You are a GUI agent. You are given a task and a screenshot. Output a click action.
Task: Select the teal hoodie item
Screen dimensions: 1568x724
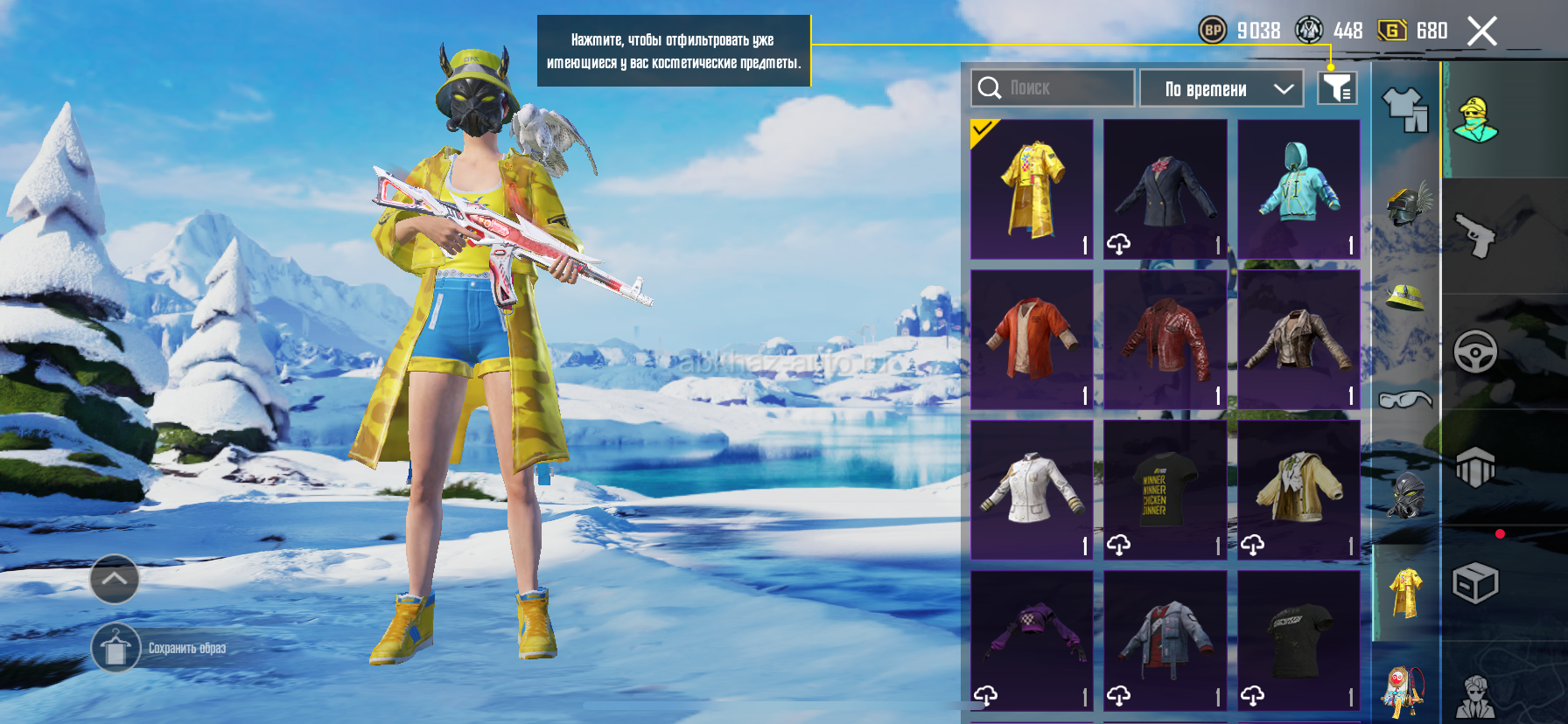click(1298, 189)
